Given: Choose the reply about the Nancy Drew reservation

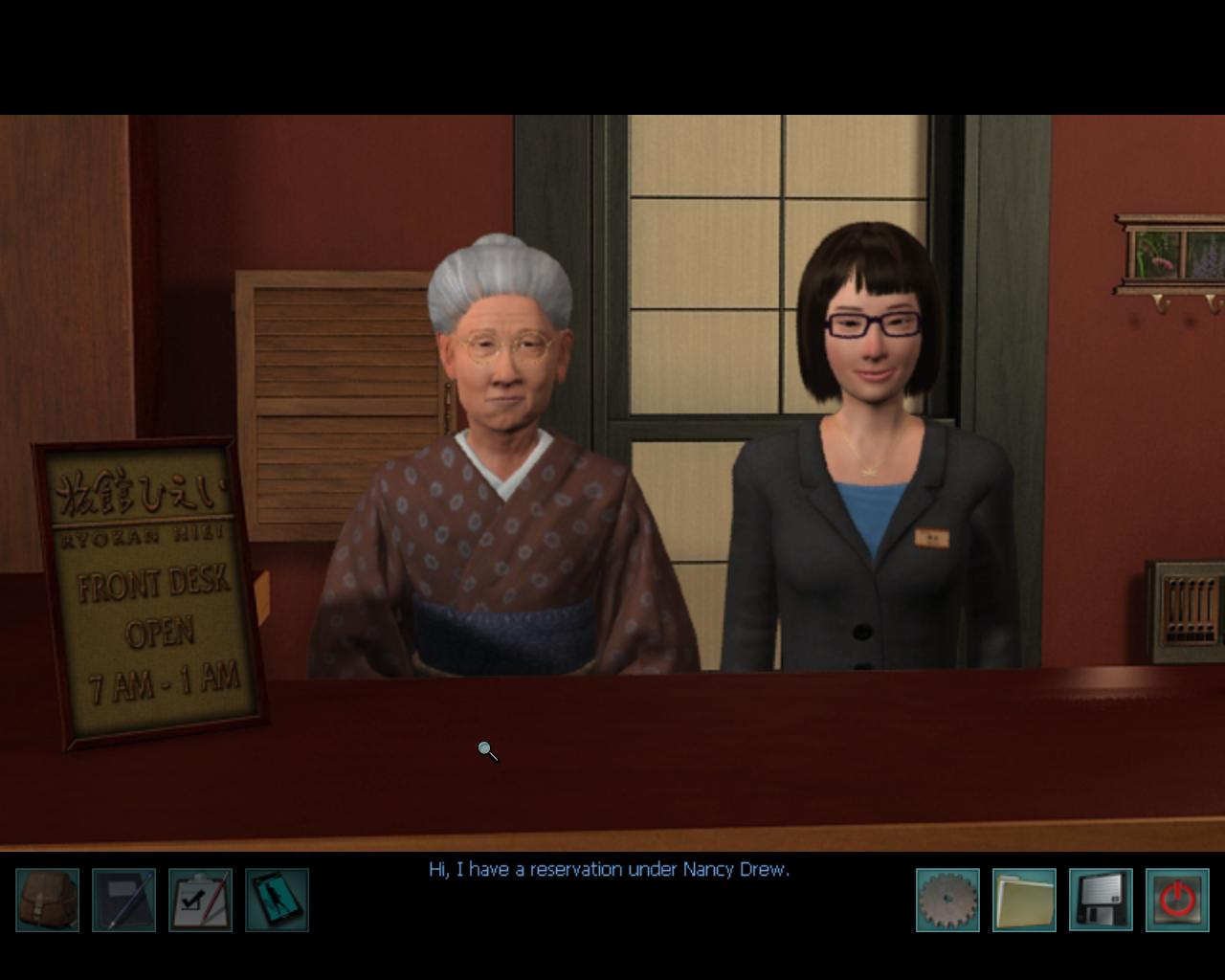Looking at the screenshot, I should (x=609, y=870).
